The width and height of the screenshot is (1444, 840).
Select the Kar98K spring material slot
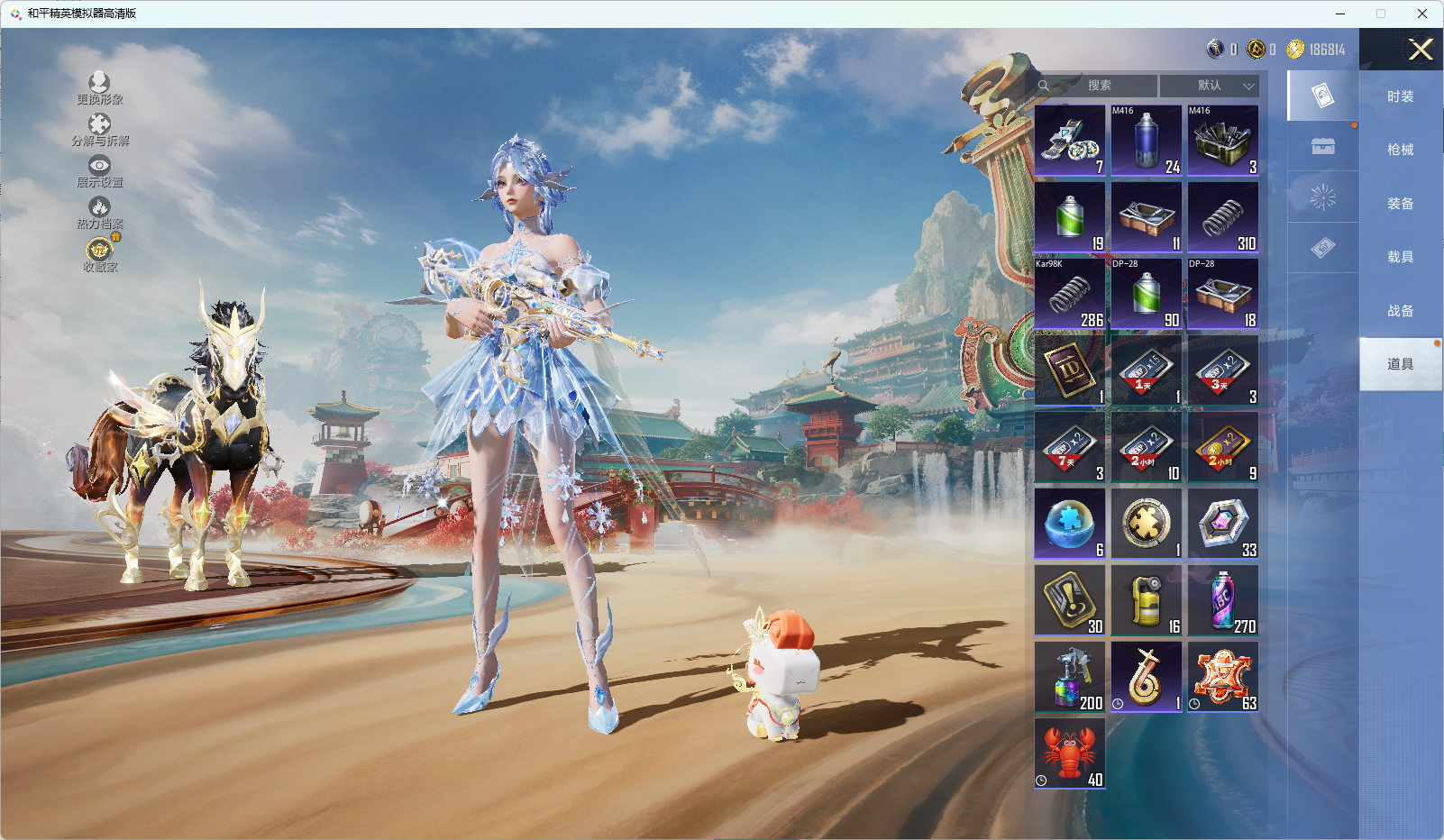pyautogui.click(x=1070, y=294)
